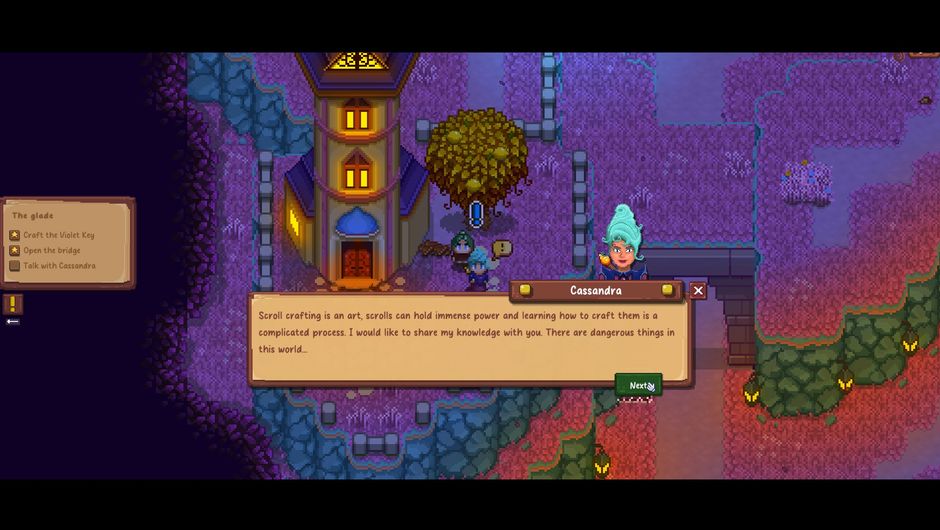The width and height of the screenshot is (940, 530).
Task: Close the Cassandra dialogue box
Action: click(x=698, y=290)
